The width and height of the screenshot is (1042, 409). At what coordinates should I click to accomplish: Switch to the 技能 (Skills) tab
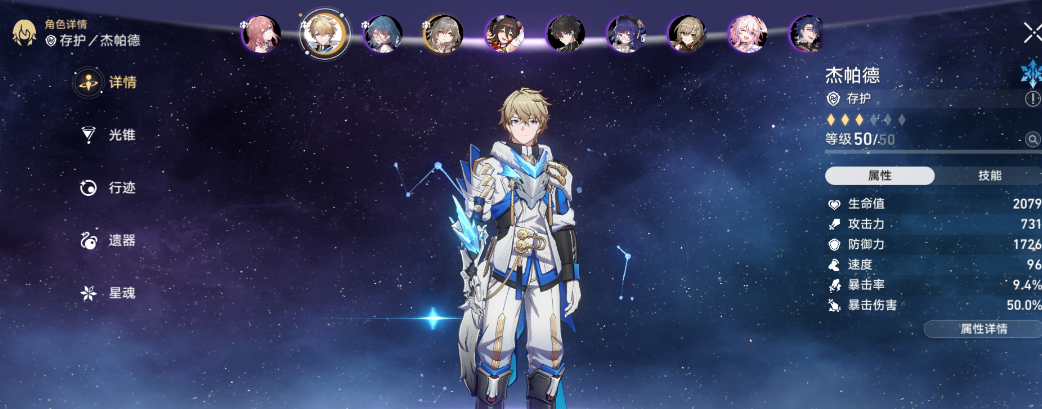coord(989,176)
